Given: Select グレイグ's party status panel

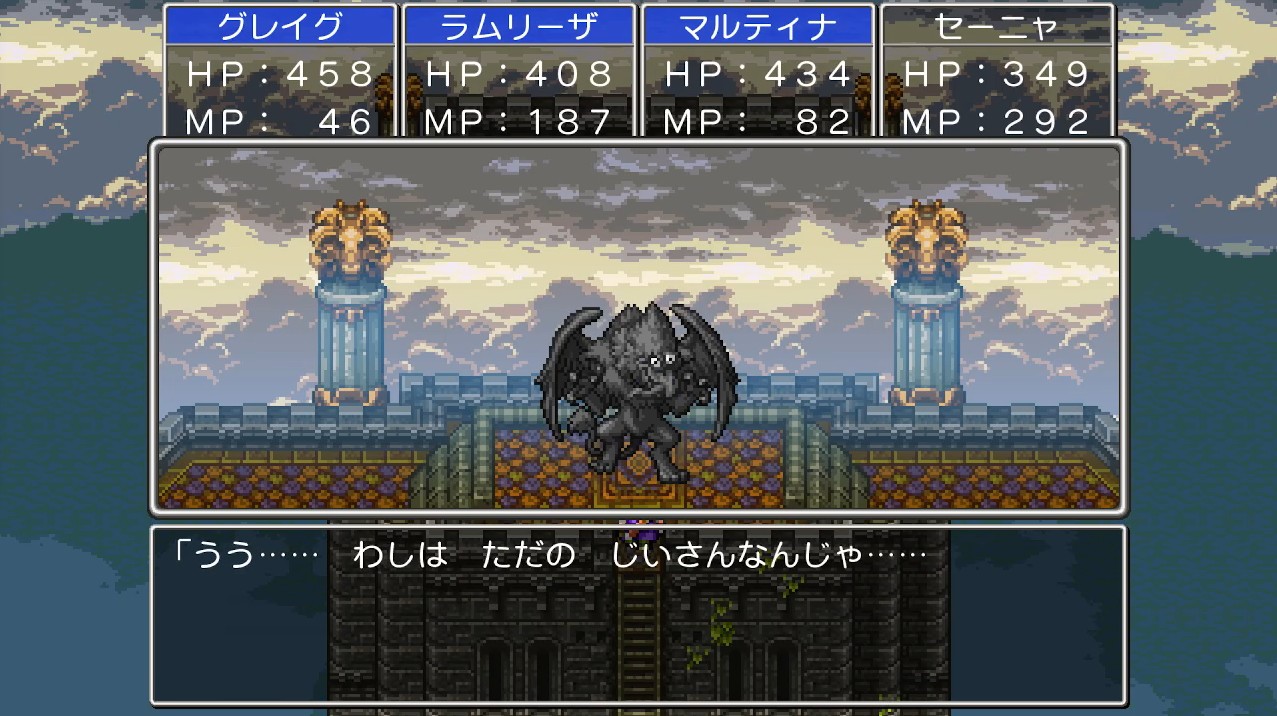Looking at the screenshot, I should (x=280, y=72).
